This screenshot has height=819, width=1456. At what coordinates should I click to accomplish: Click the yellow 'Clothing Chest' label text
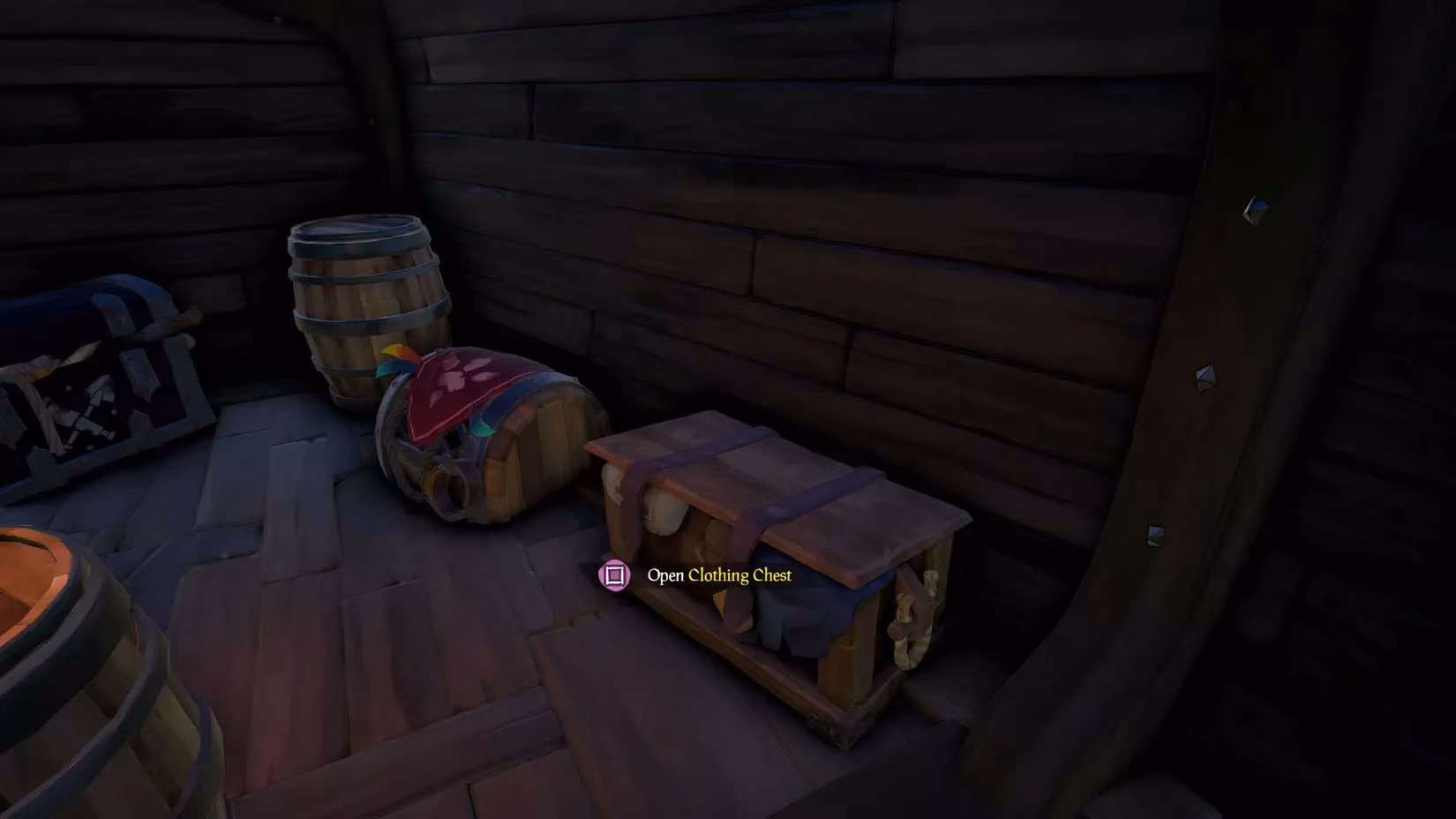739,575
